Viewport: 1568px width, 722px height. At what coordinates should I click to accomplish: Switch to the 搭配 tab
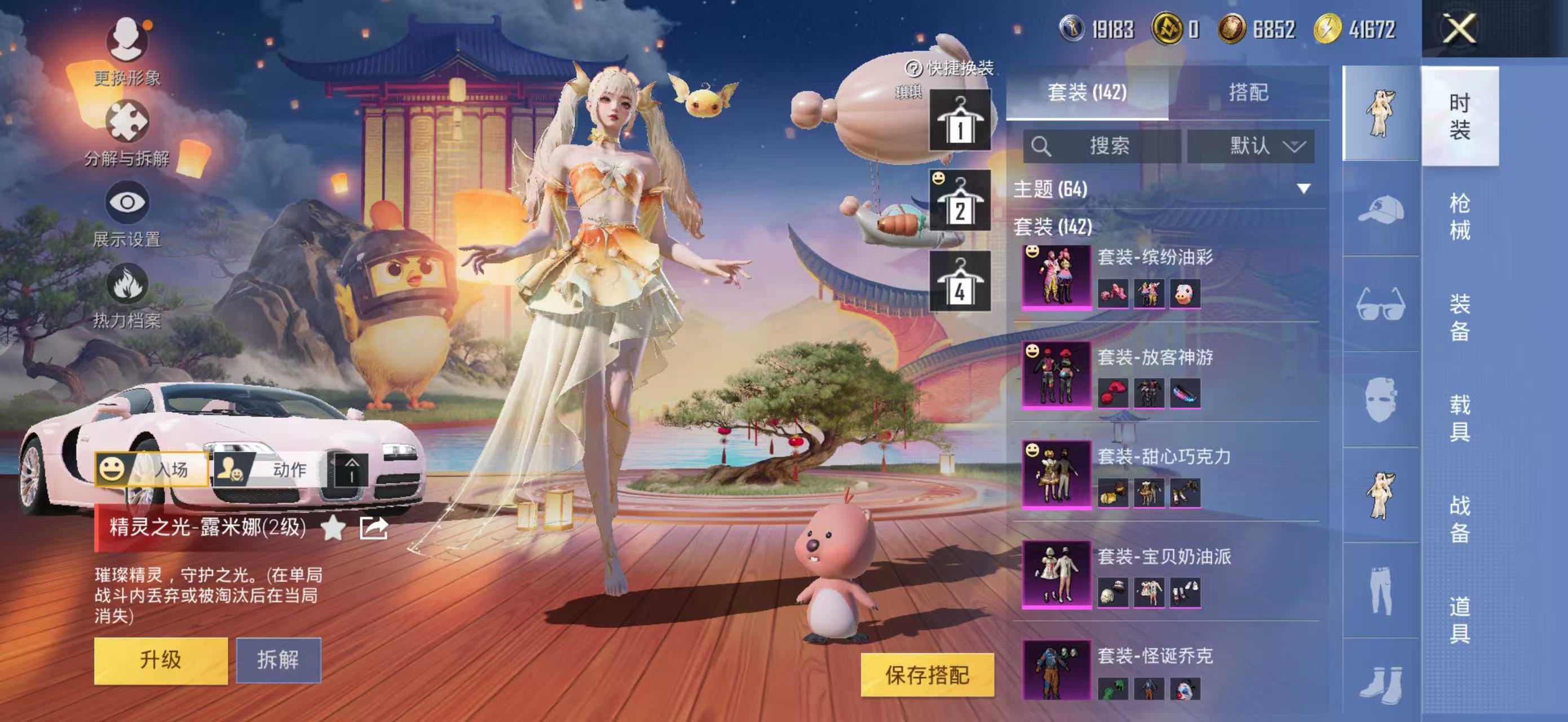click(x=1248, y=93)
